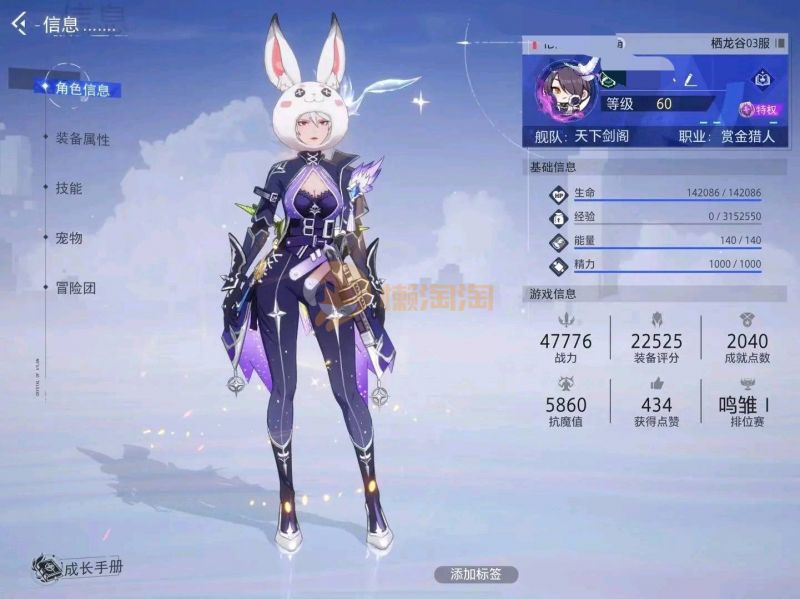
Task: Open the 技能 tab
Action: tap(69, 188)
